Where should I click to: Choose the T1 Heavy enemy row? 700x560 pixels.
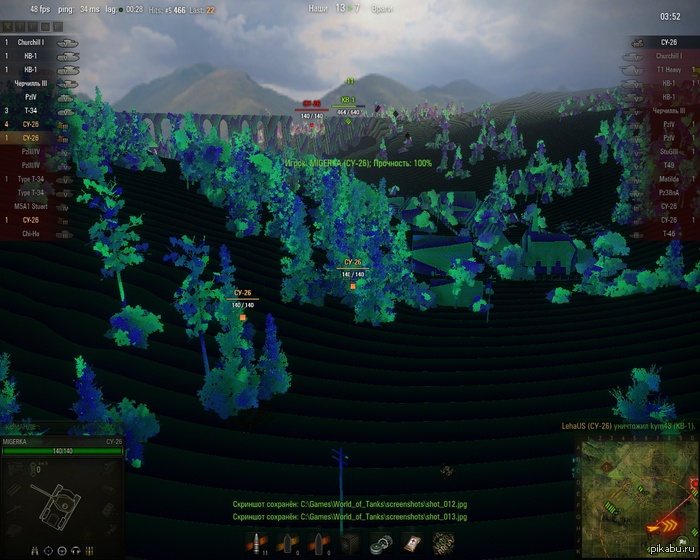[669, 70]
